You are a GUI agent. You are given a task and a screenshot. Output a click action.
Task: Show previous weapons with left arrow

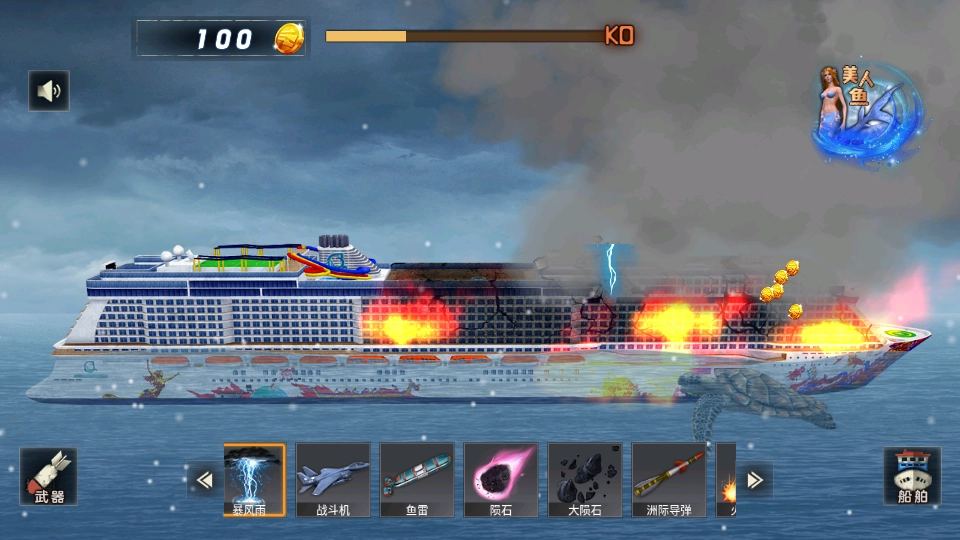pyautogui.click(x=204, y=481)
